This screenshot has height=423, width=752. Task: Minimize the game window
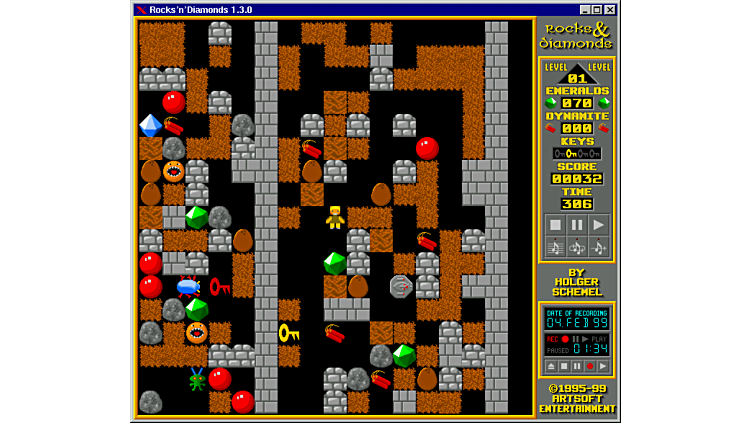tap(585, 10)
